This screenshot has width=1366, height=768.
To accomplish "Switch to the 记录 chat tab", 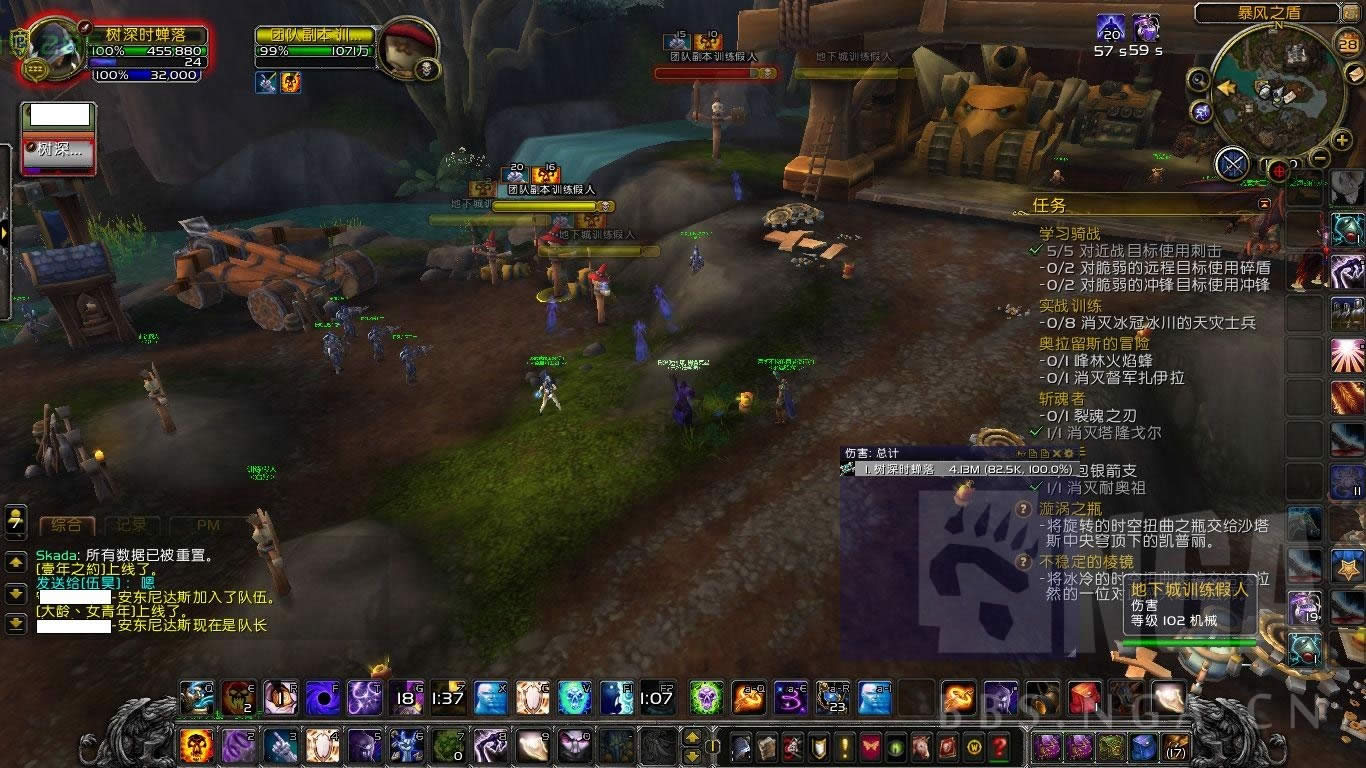I will [131, 524].
